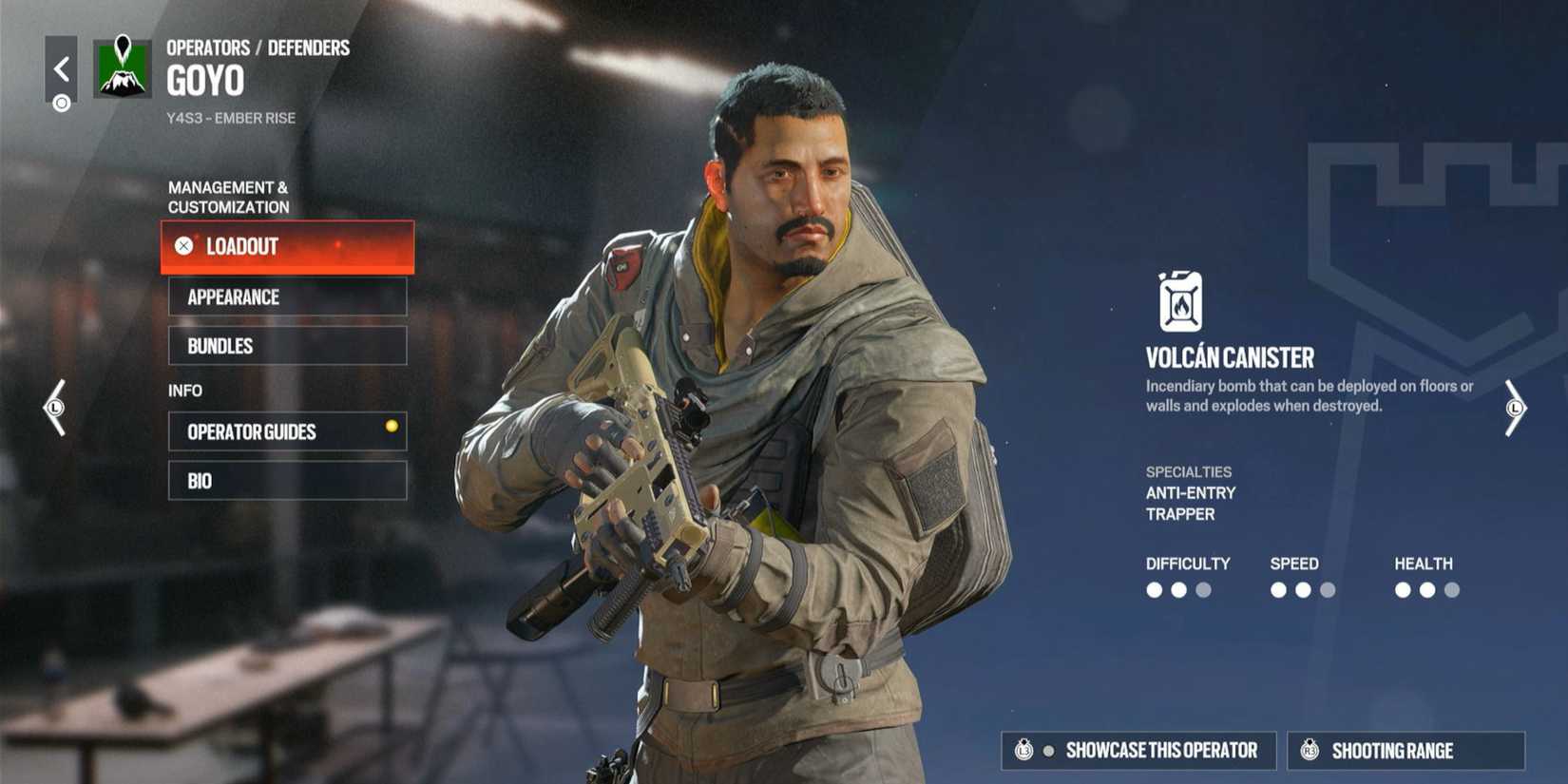1568x784 pixels.
Task: Click the yellow notification dot on Operator Guides
Action: [391, 426]
